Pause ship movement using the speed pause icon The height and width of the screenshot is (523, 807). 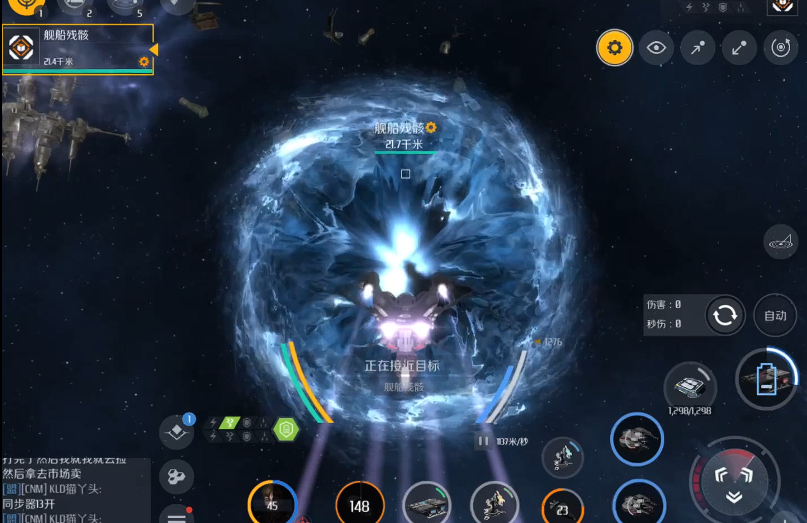[483, 440]
